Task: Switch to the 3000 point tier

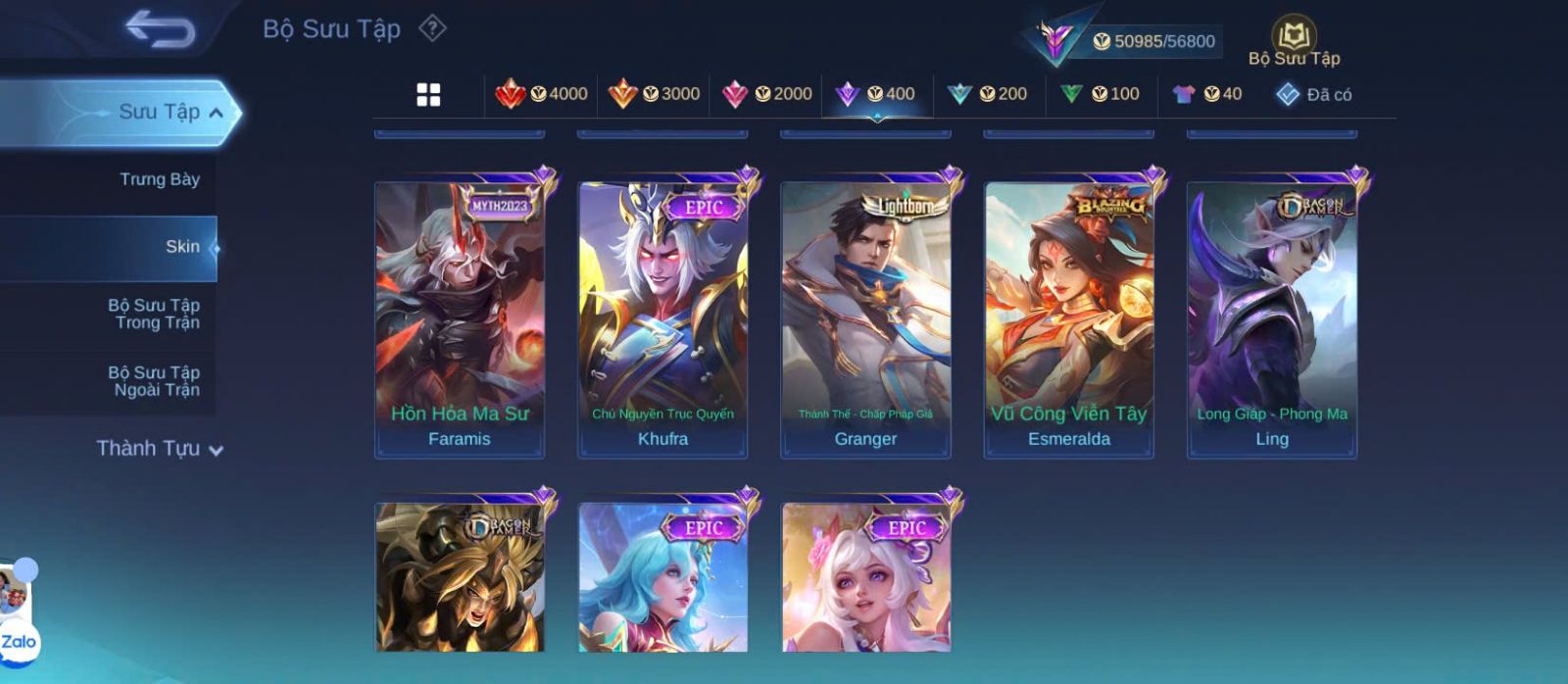Action: pos(654,94)
